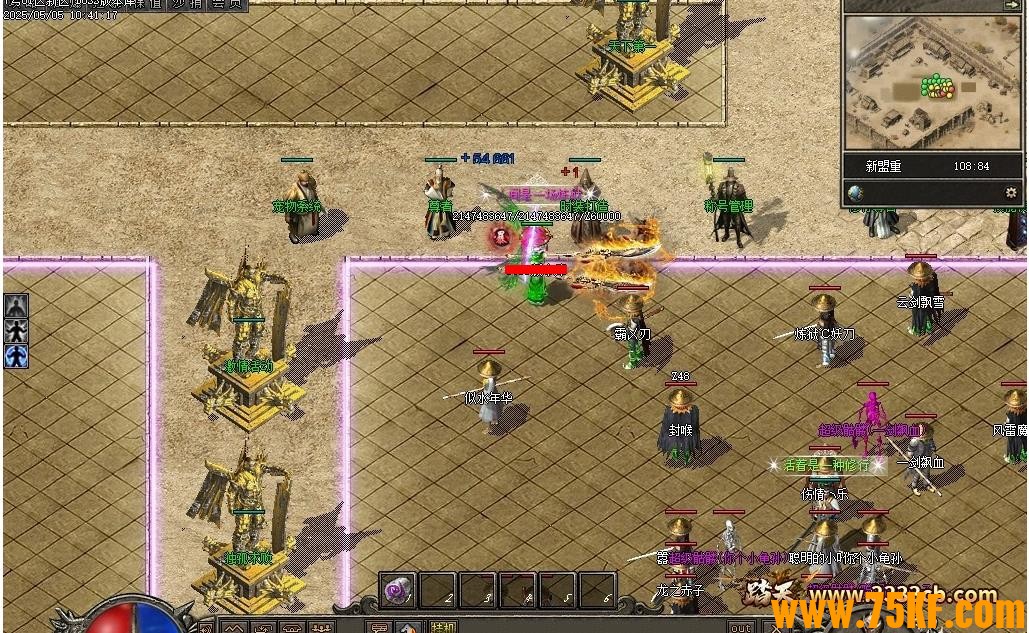This screenshot has width=1029, height=633.
Task: Click the blue figure stance icon on the left
Action: coord(16,356)
